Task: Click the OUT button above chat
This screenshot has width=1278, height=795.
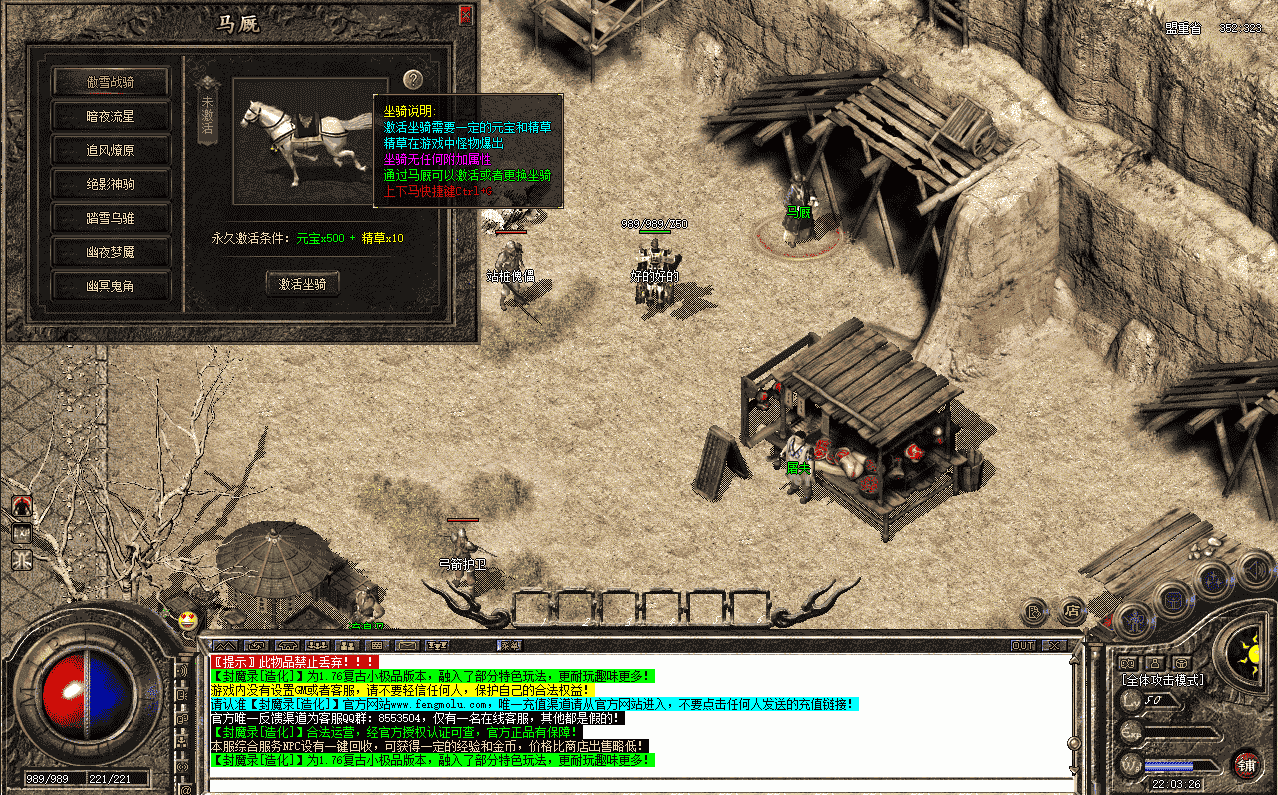Action: (x=1023, y=645)
